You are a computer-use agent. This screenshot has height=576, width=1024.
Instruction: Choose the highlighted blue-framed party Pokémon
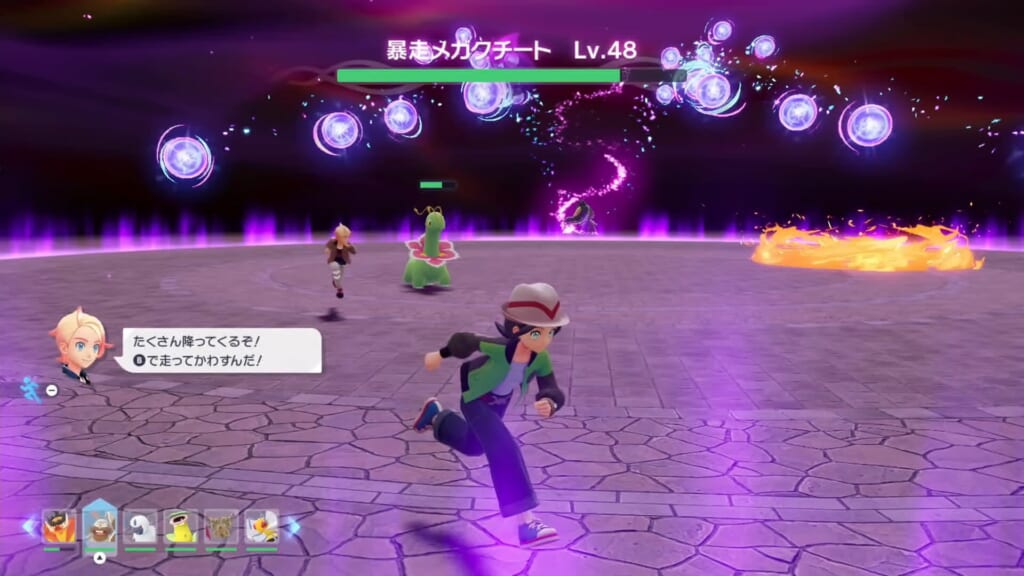[x=100, y=526]
